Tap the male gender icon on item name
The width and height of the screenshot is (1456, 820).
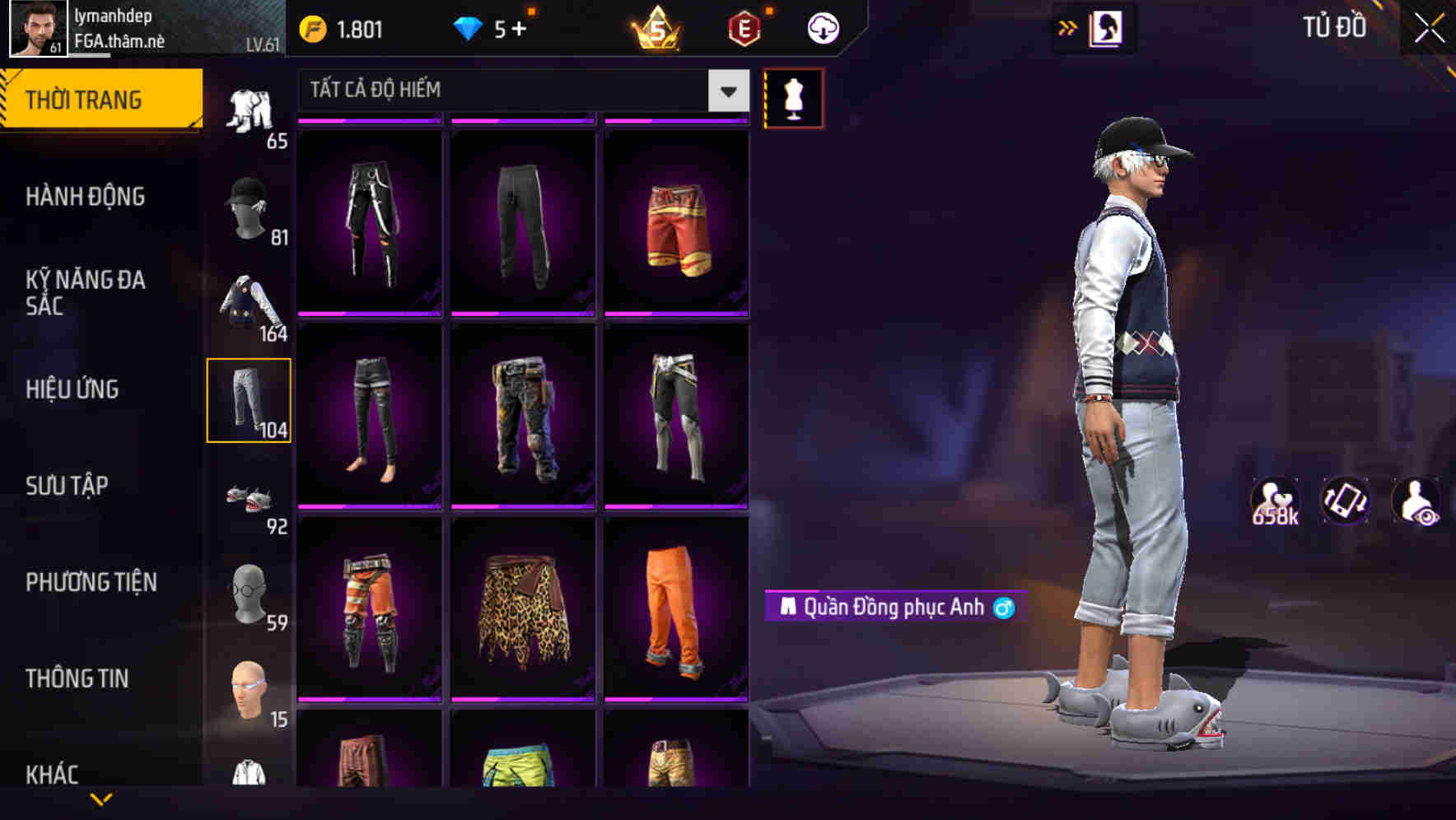click(x=1006, y=607)
